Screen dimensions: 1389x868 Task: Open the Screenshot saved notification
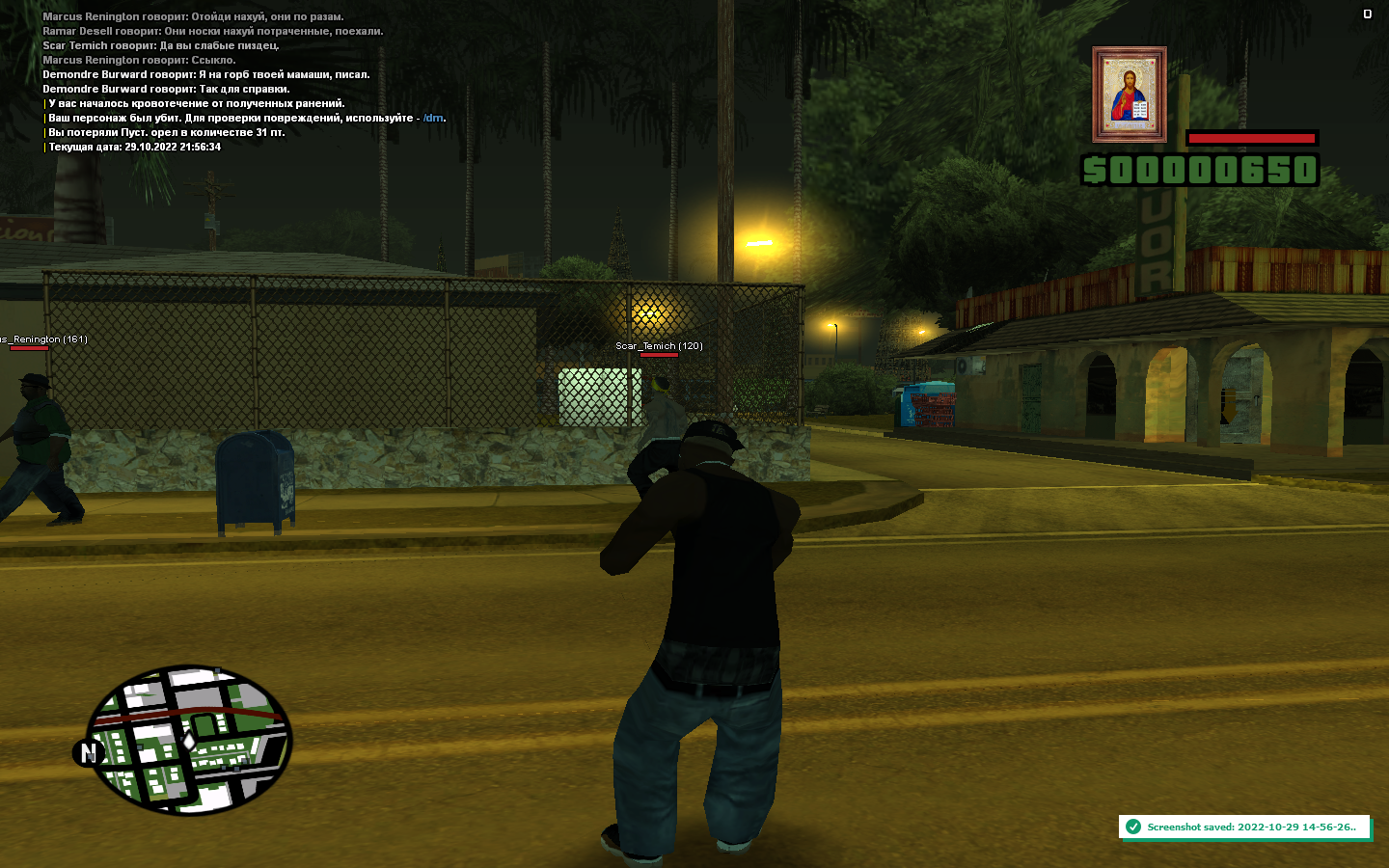tap(1244, 827)
